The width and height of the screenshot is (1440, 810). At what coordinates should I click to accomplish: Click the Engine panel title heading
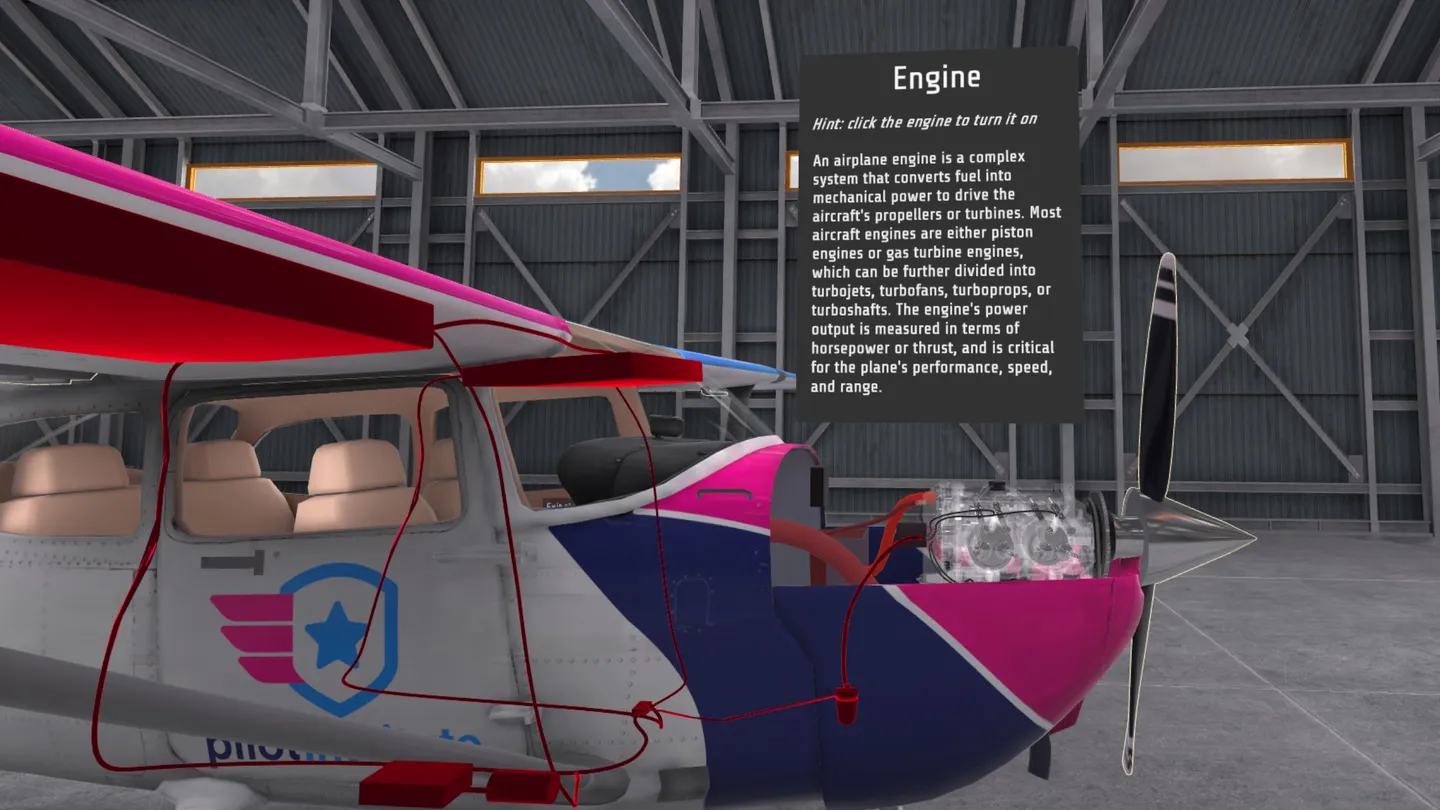[x=938, y=77]
